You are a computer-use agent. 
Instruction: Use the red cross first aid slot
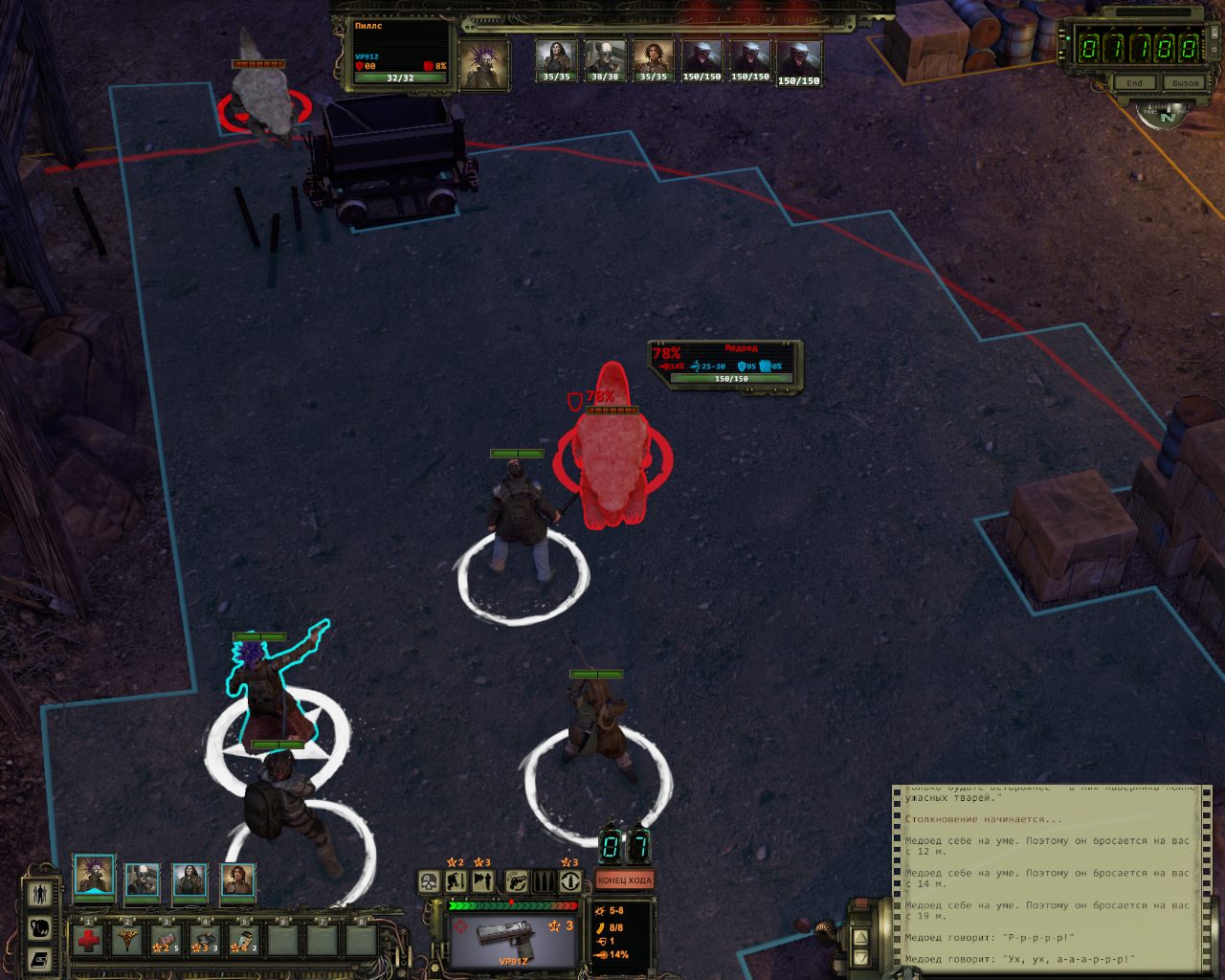(x=88, y=940)
